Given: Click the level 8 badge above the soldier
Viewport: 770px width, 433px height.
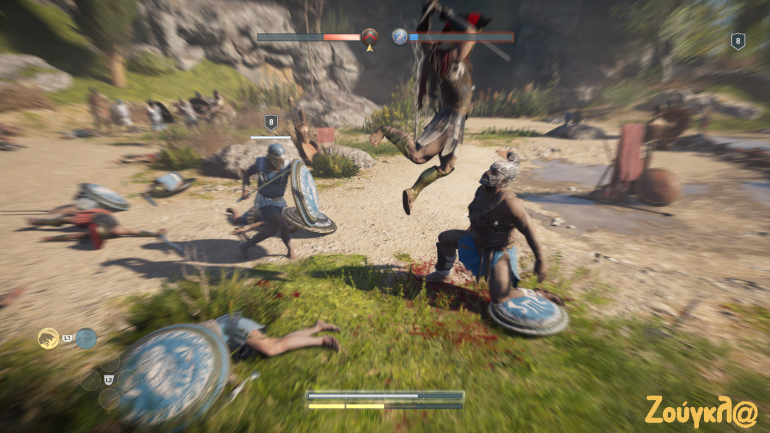Looking at the screenshot, I should point(270,123).
